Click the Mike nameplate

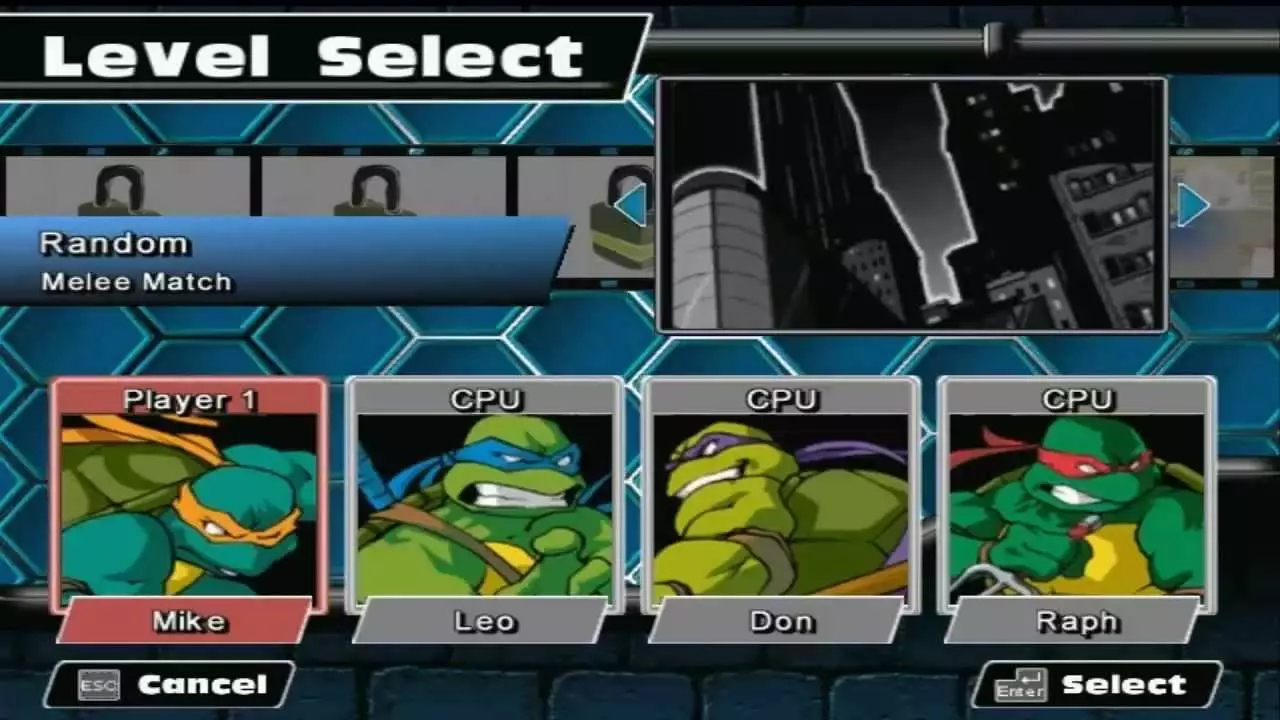click(x=190, y=621)
